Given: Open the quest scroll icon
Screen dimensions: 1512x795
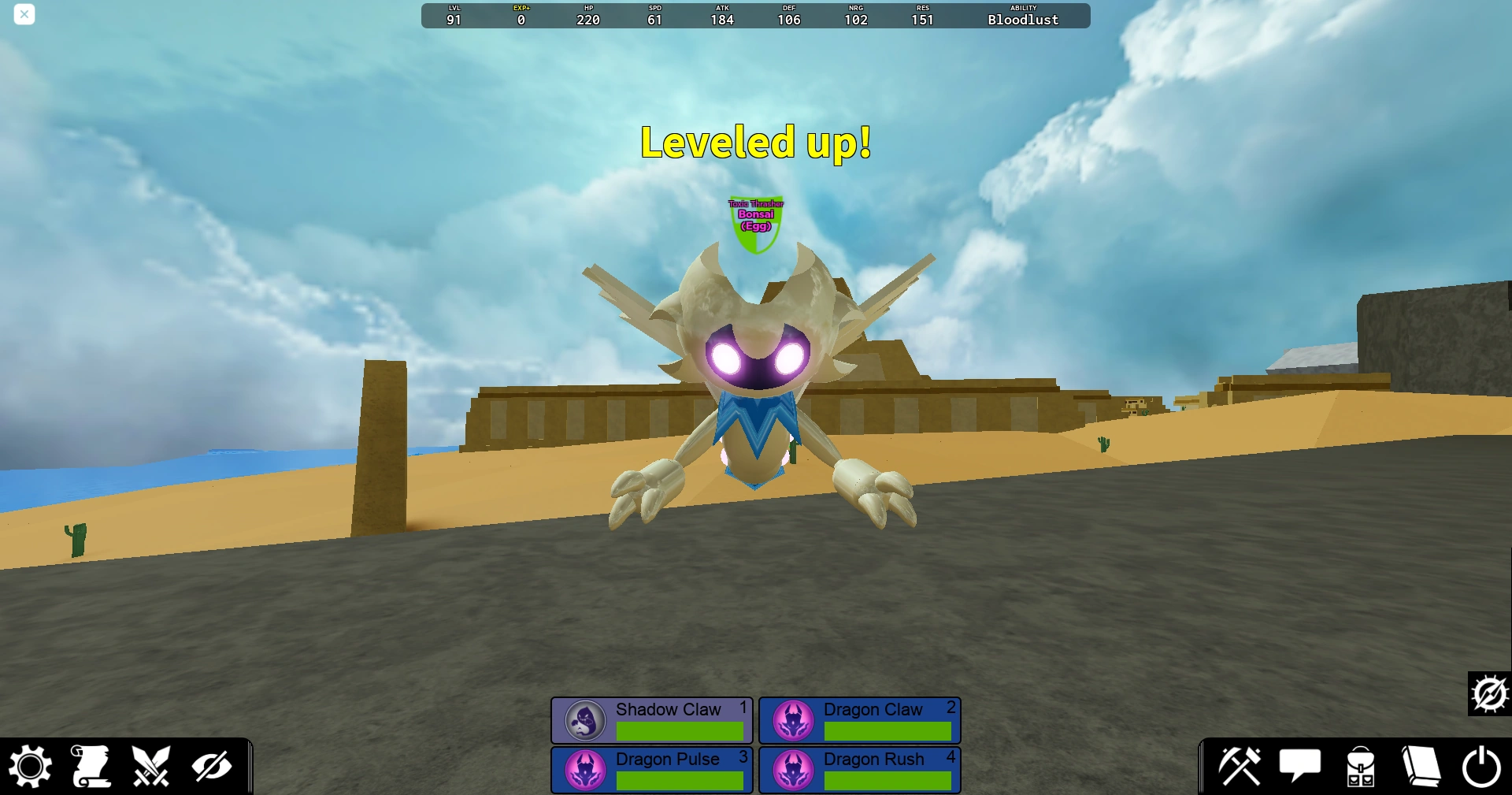Looking at the screenshot, I should tap(91, 765).
